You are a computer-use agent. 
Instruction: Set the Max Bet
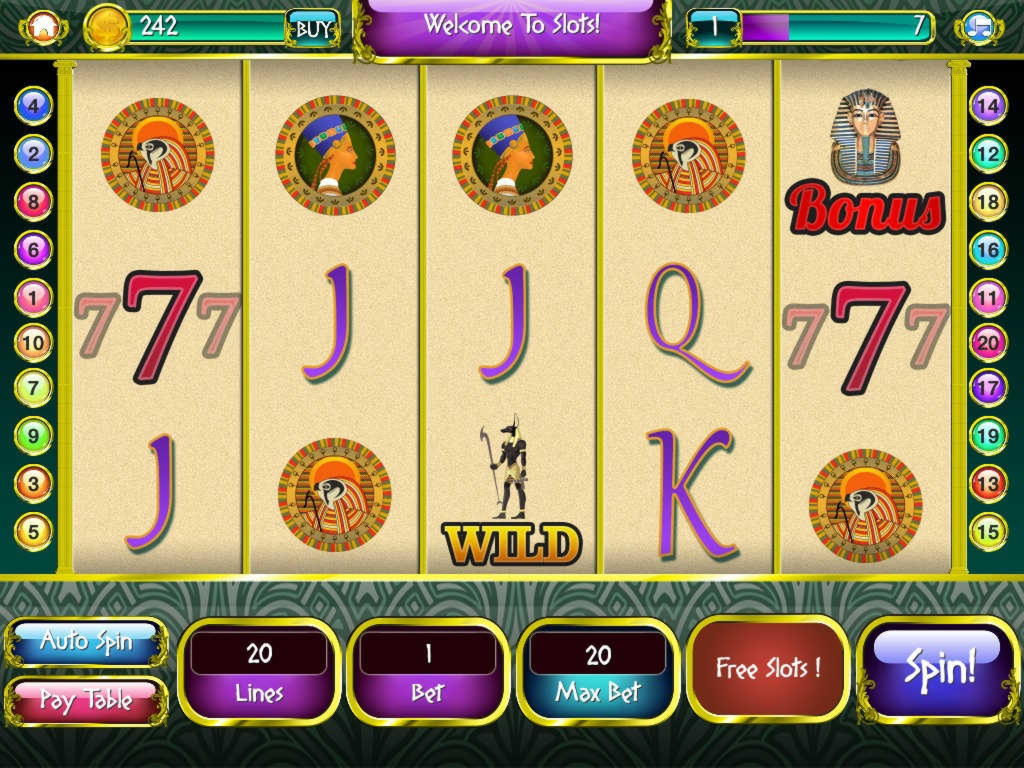(598, 671)
